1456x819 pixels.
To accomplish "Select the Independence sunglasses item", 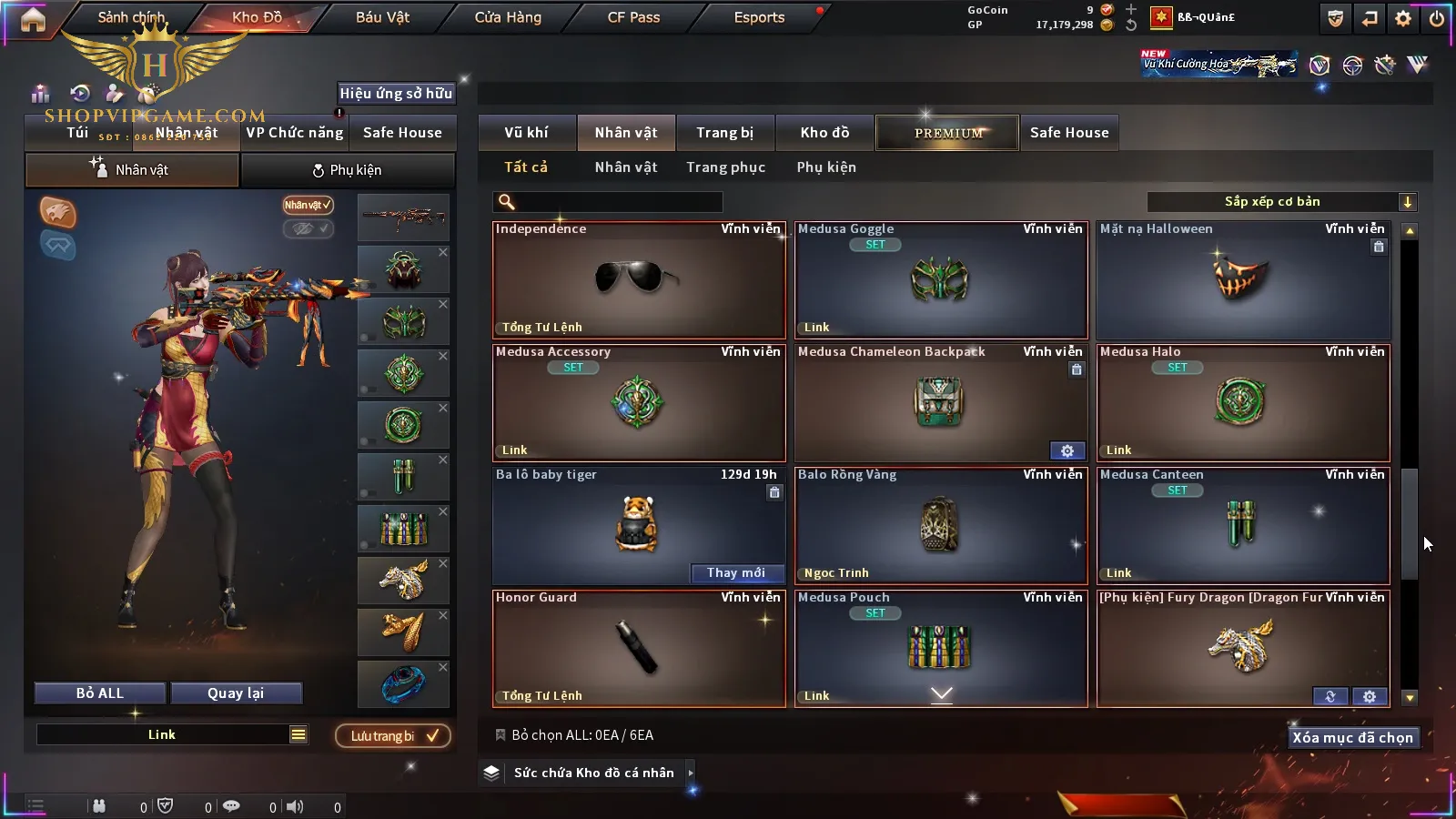I will [x=639, y=280].
